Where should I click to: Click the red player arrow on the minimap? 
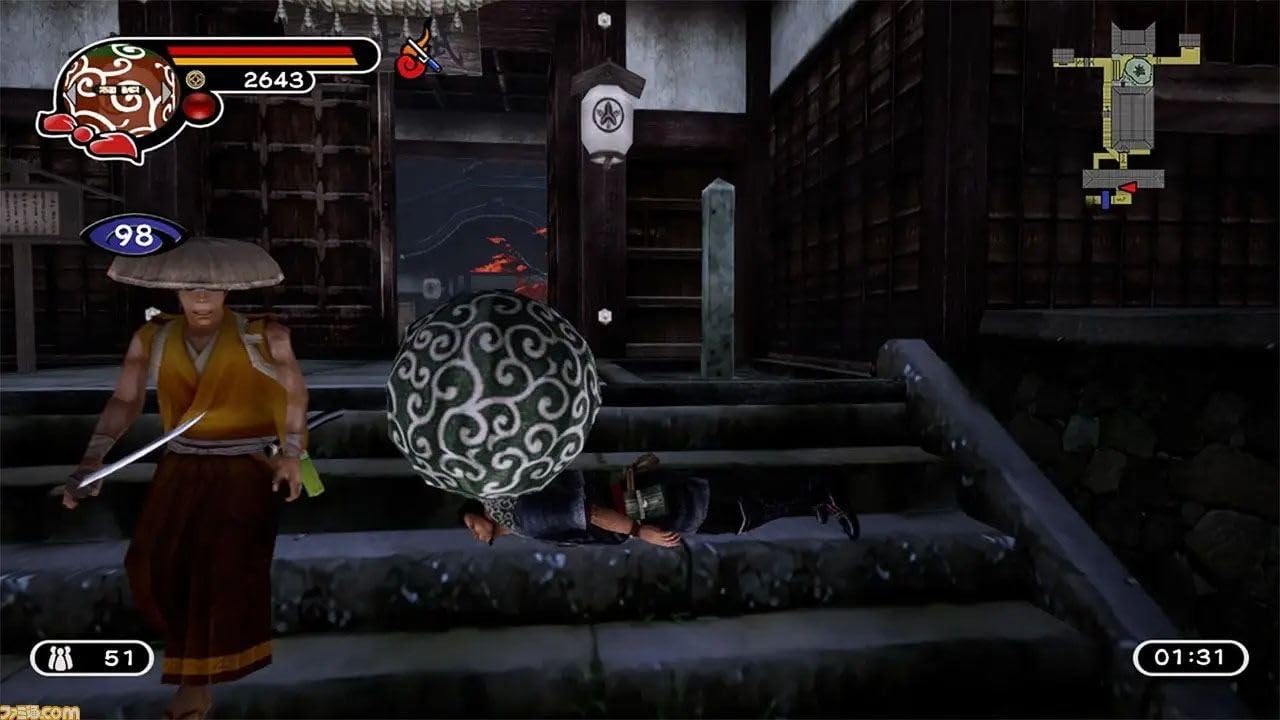pos(1129,187)
